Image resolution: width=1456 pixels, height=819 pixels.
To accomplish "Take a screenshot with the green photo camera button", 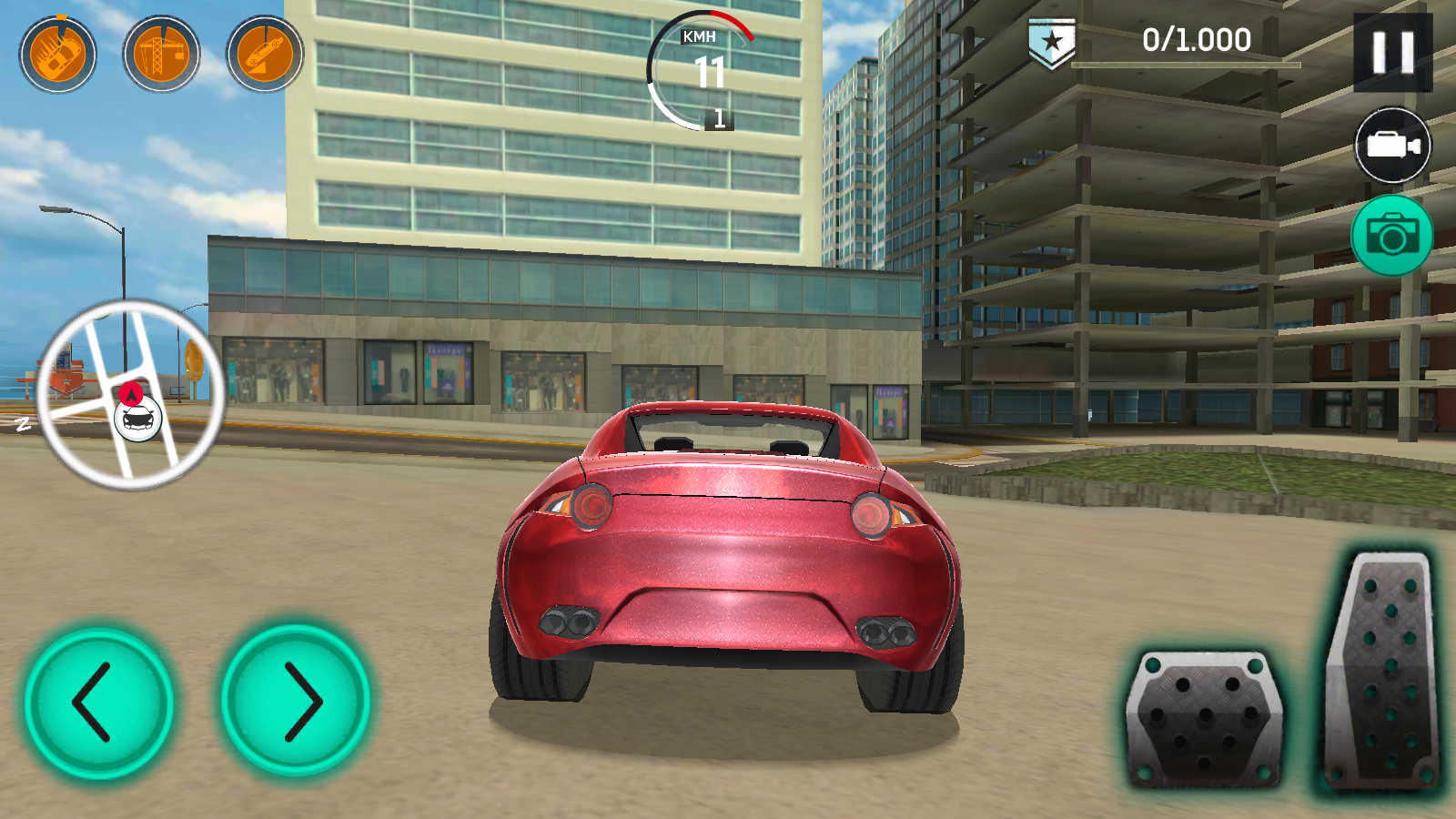I will [x=1391, y=236].
